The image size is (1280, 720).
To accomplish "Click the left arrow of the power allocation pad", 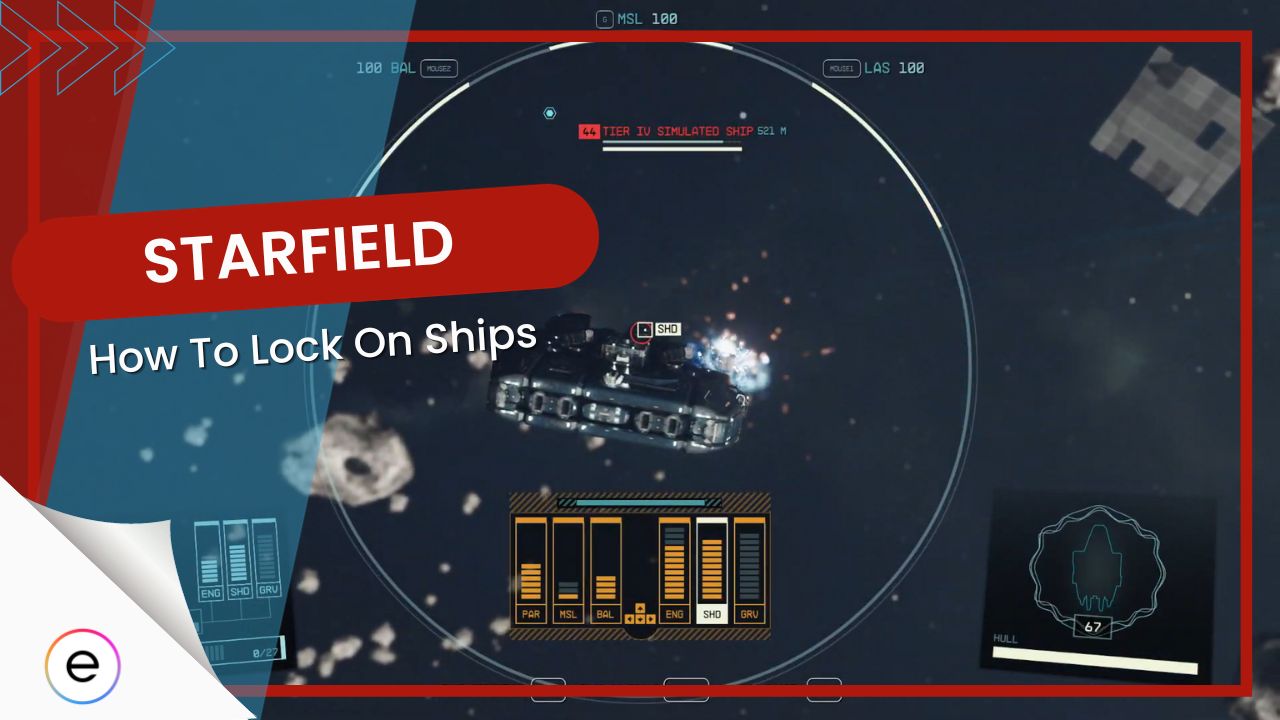I will (629, 619).
